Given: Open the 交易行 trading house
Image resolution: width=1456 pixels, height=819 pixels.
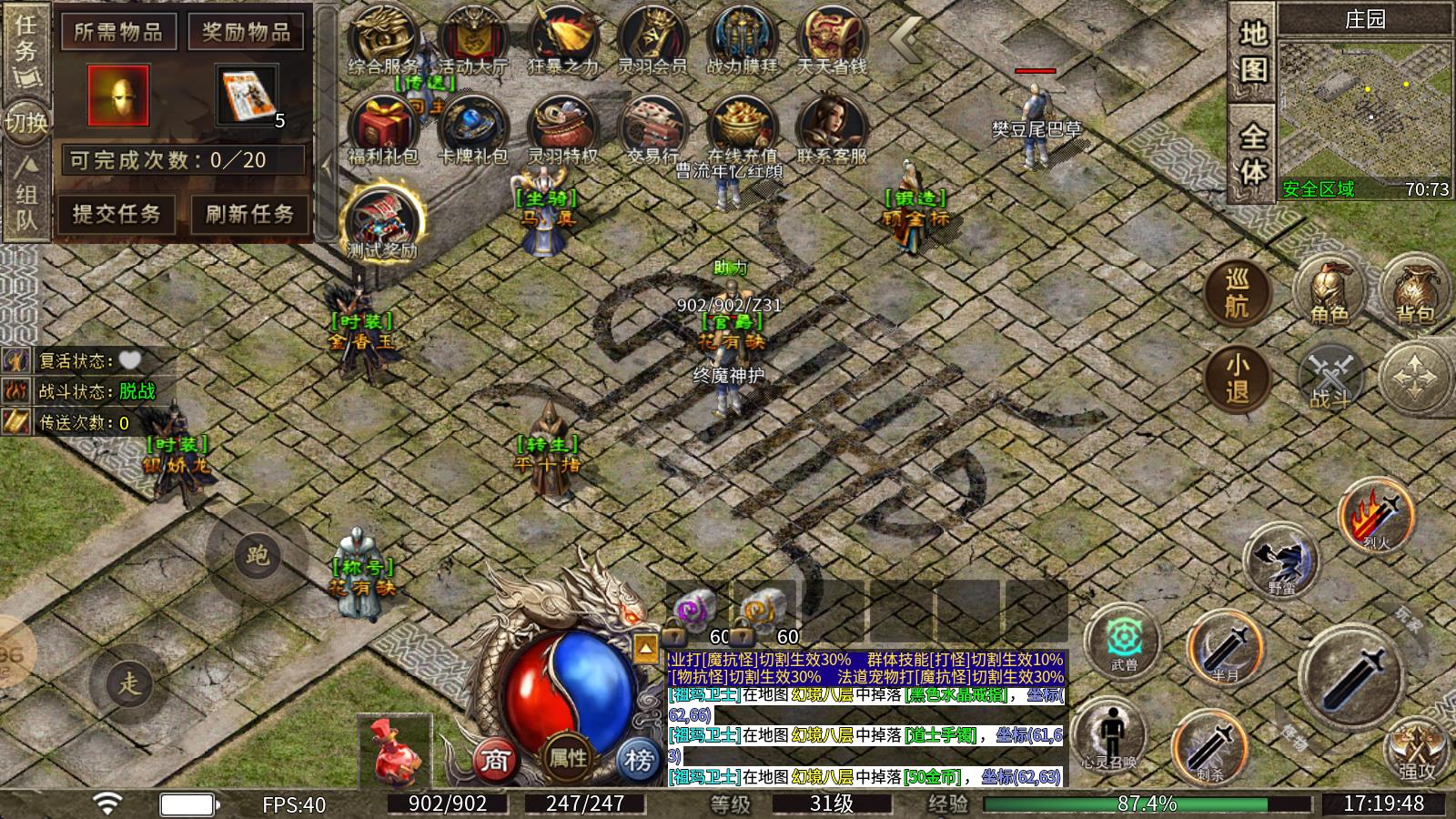Looking at the screenshot, I should point(652,129).
